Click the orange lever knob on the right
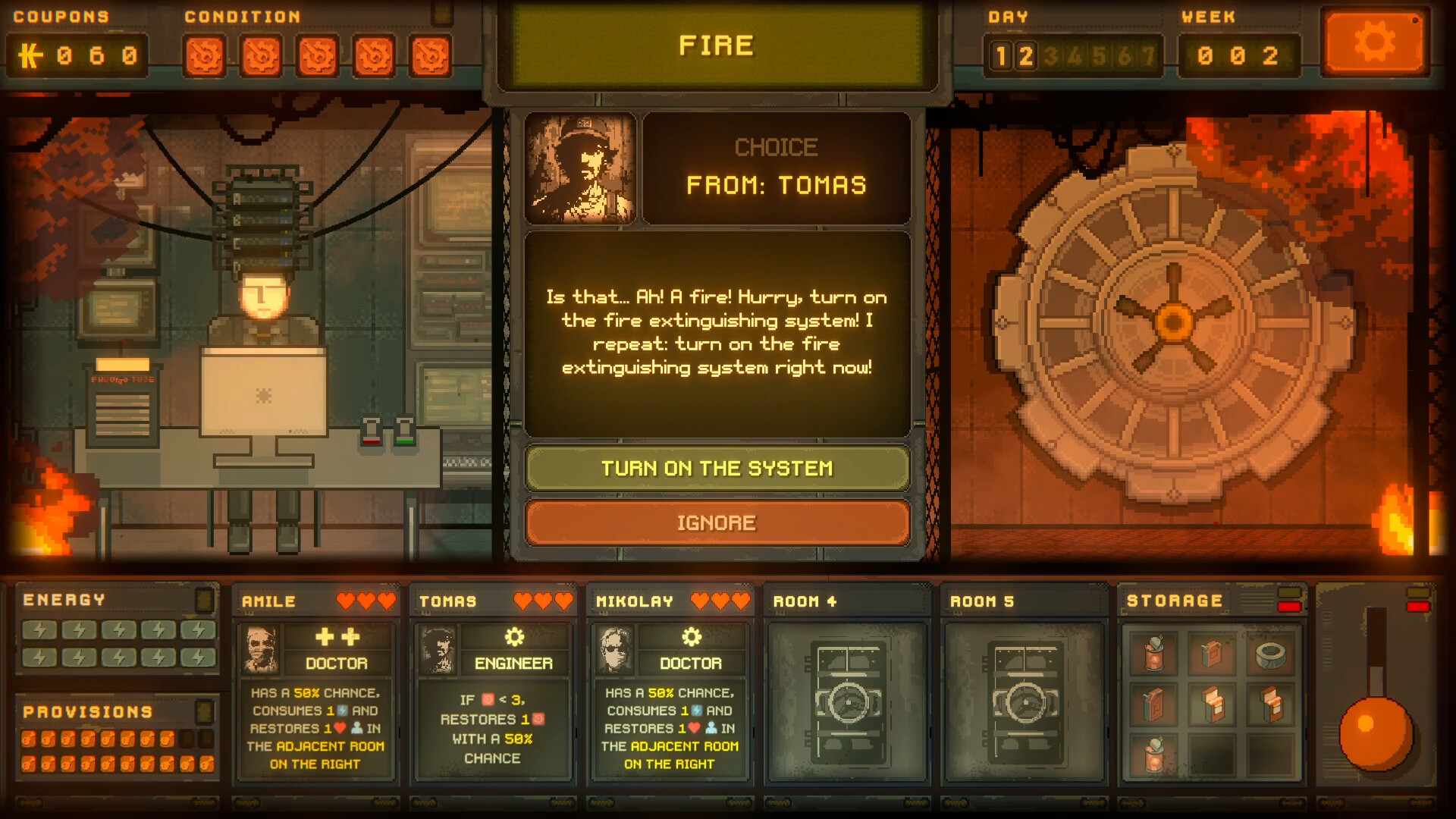Viewport: 1456px width, 819px height. click(1376, 733)
